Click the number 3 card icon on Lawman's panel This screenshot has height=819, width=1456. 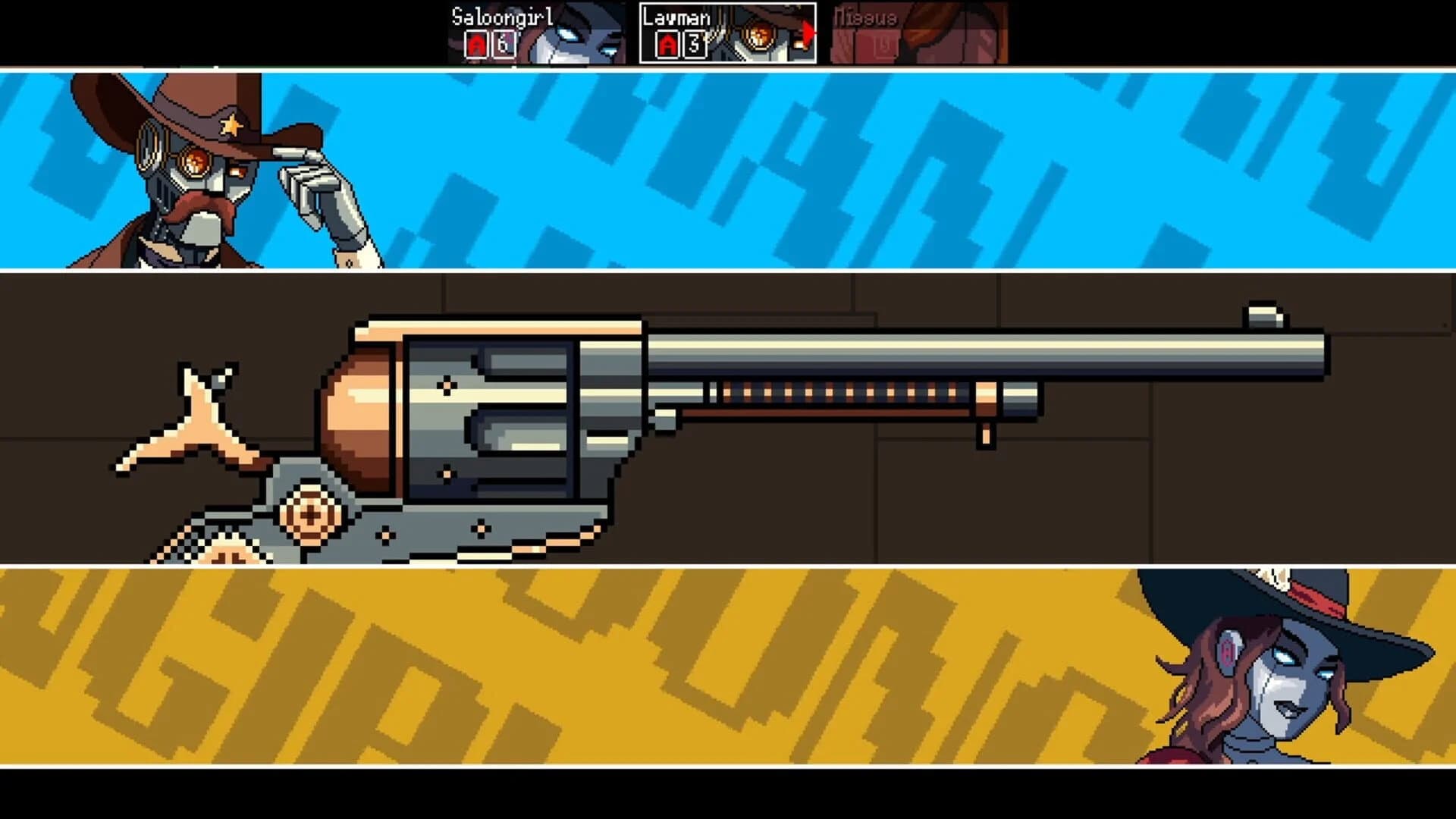point(694,45)
